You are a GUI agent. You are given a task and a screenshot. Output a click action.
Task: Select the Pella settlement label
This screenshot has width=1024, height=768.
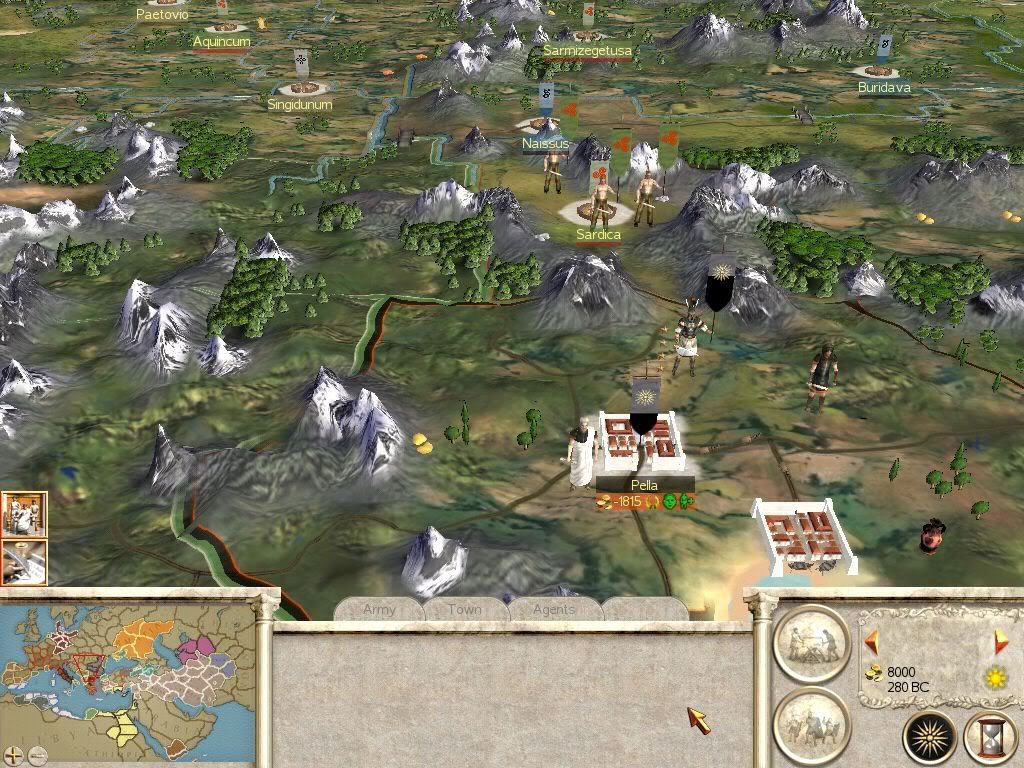pyautogui.click(x=644, y=485)
